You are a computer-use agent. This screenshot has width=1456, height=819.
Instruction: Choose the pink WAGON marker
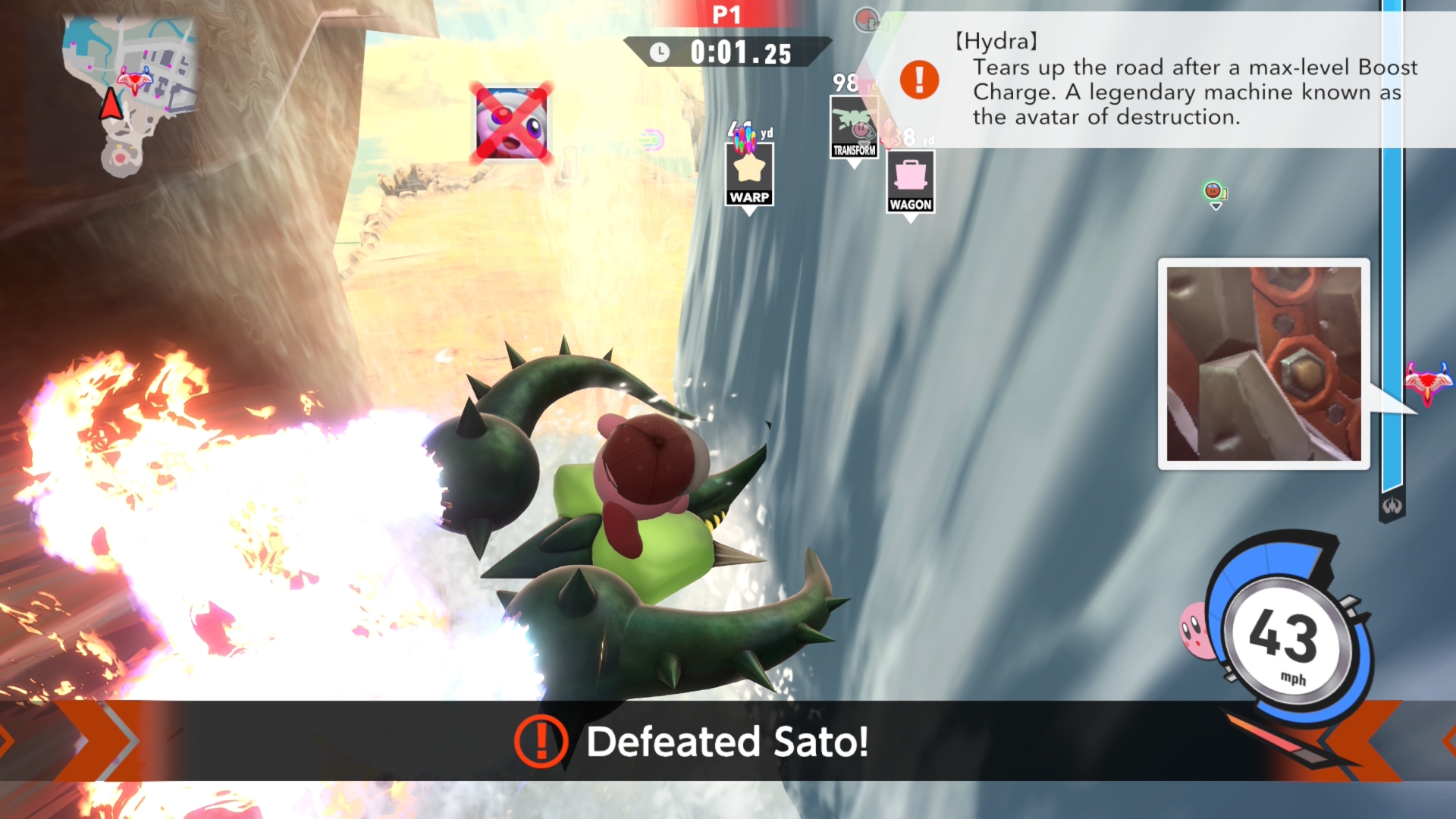tap(910, 182)
